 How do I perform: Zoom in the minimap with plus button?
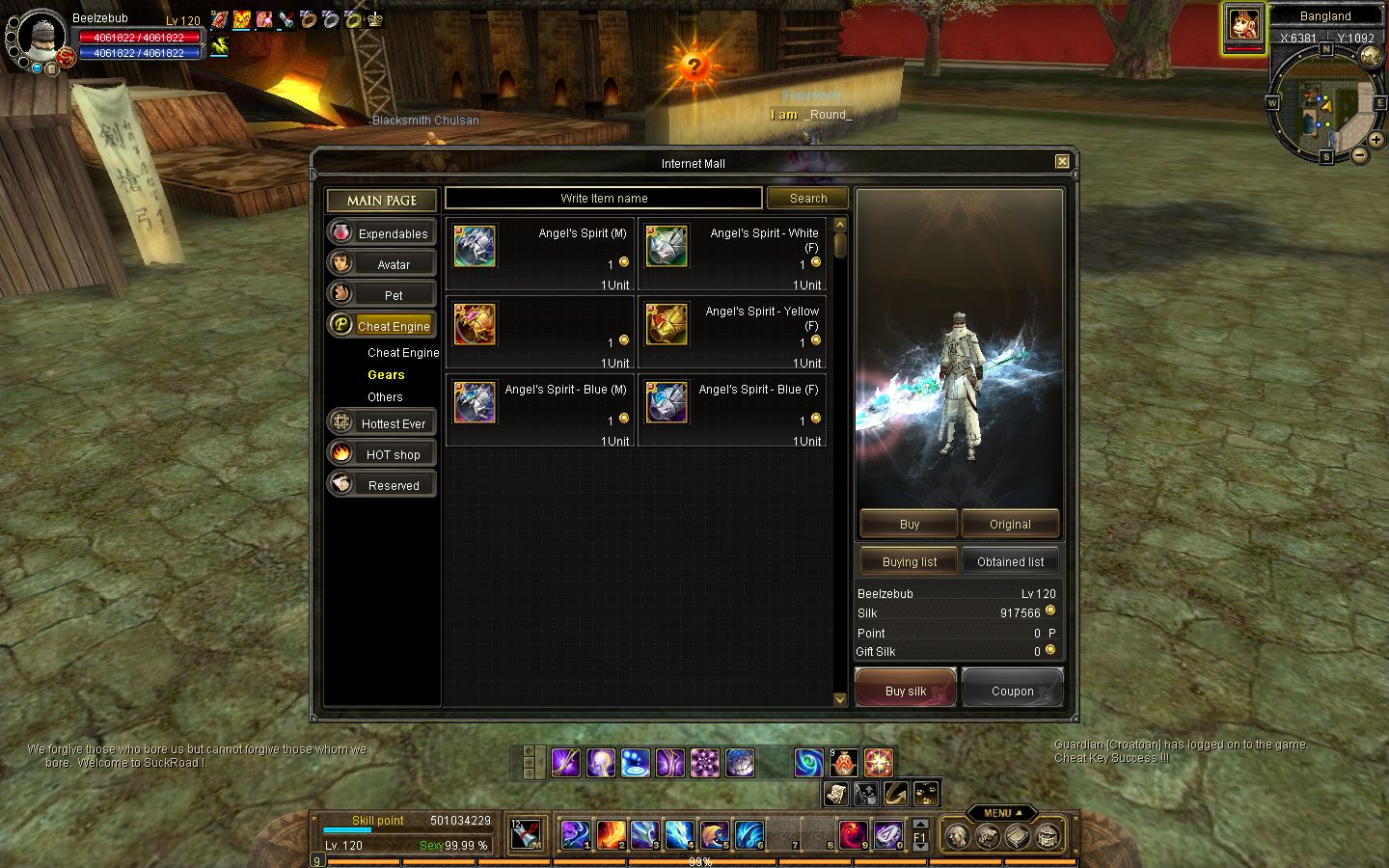(1376, 140)
